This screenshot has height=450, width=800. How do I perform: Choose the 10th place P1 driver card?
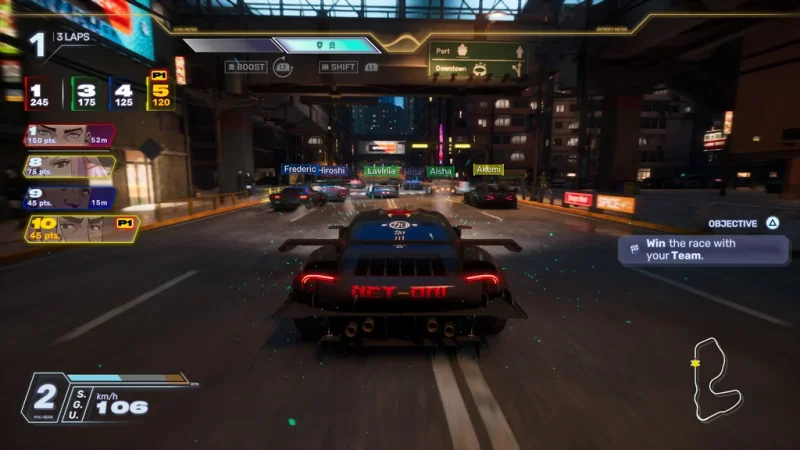click(80, 230)
